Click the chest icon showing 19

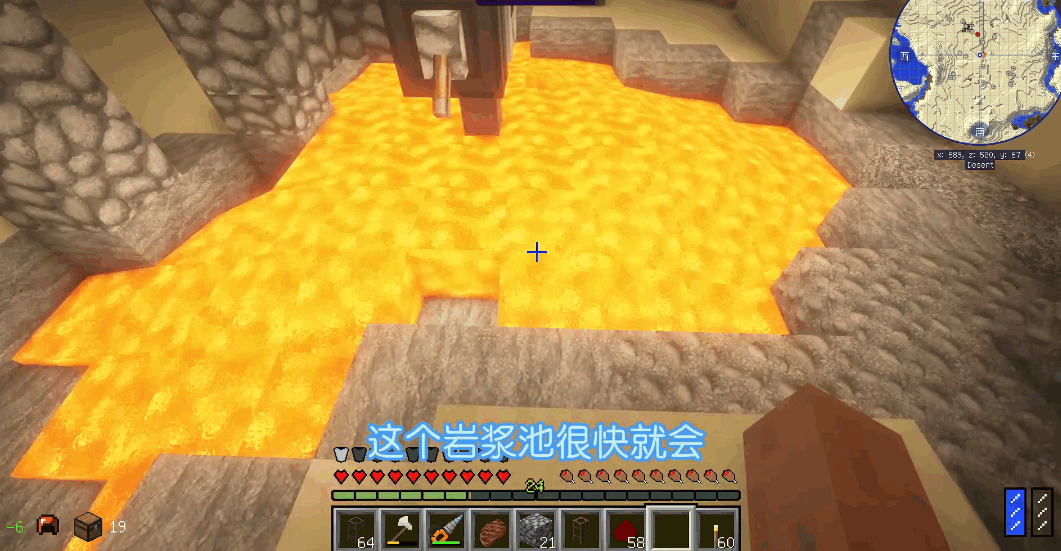tap(88, 525)
